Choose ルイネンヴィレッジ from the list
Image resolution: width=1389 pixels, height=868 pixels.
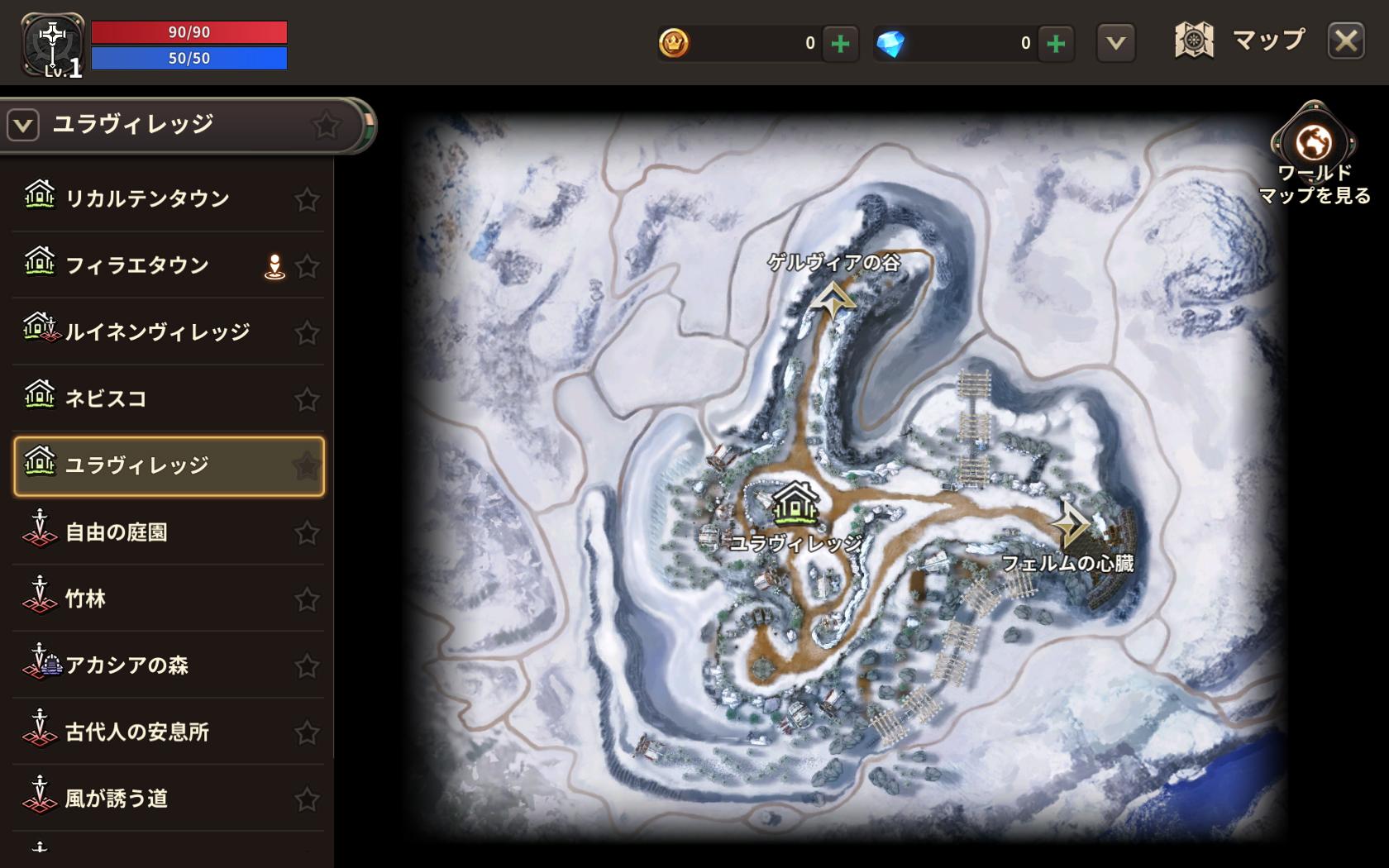157,332
